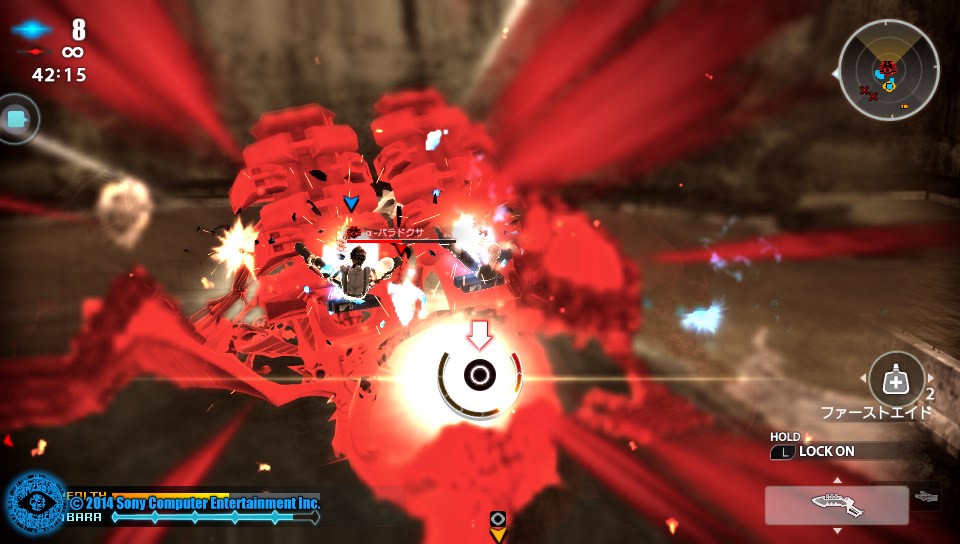Image resolution: width=960 pixels, height=544 pixels.
Task: Cycle items with the arrow right of First Aid
Action: point(932,378)
